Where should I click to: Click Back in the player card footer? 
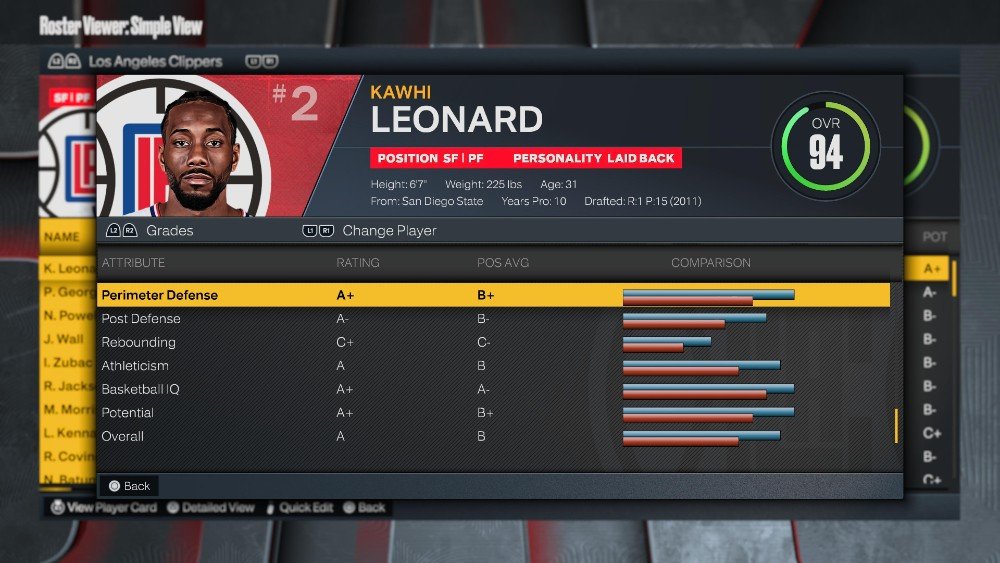click(x=129, y=486)
